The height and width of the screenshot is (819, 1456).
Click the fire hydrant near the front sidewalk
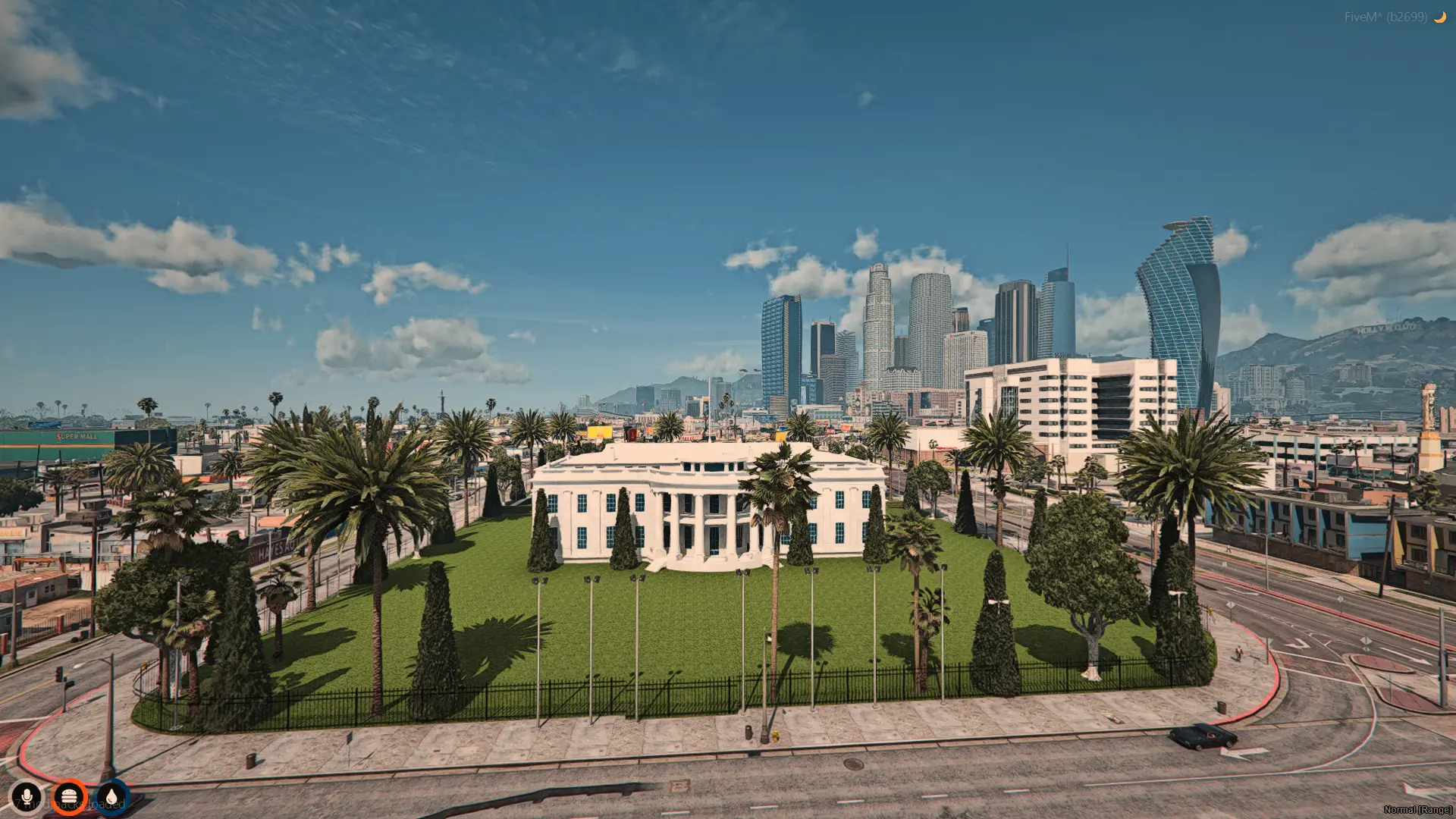click(776, 736)
